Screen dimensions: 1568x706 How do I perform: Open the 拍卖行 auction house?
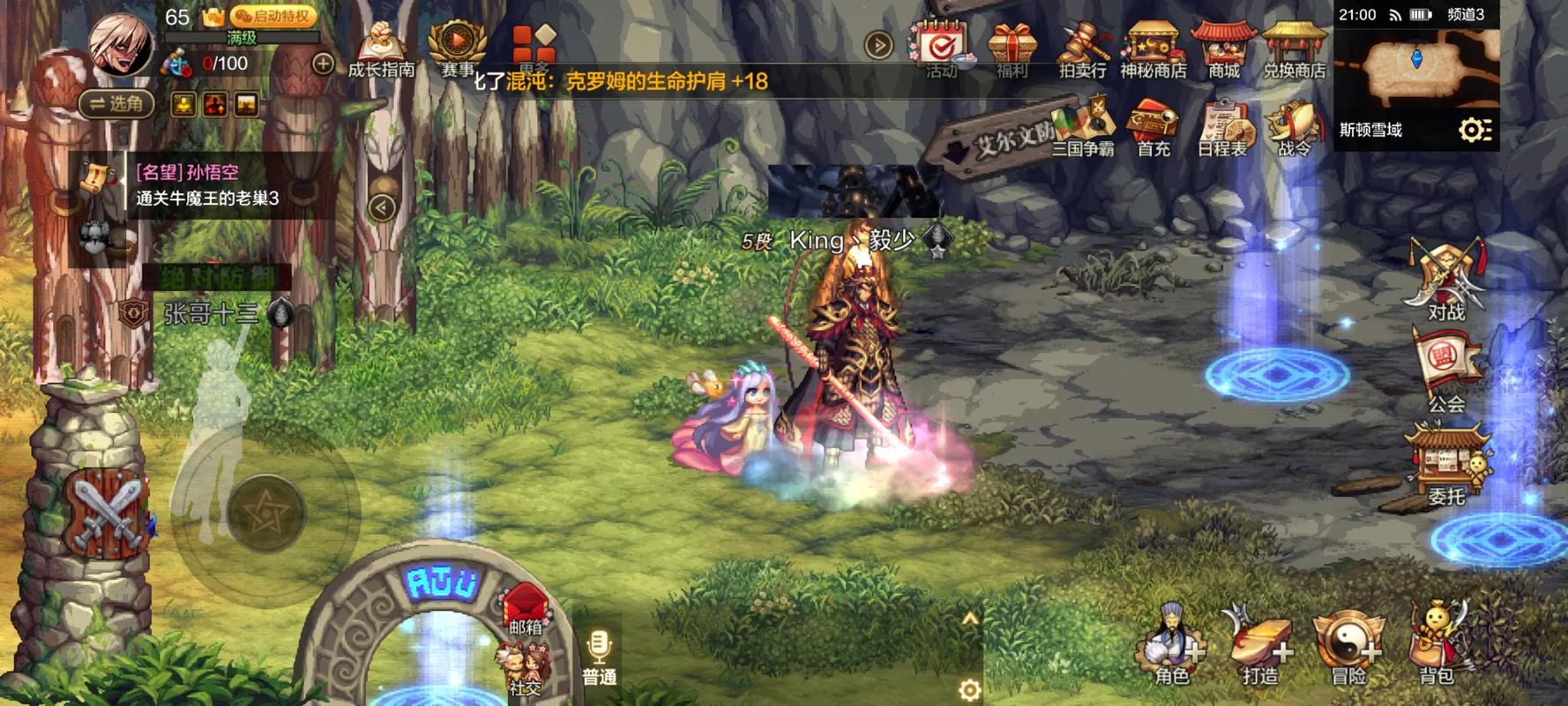click(1082, 49)
